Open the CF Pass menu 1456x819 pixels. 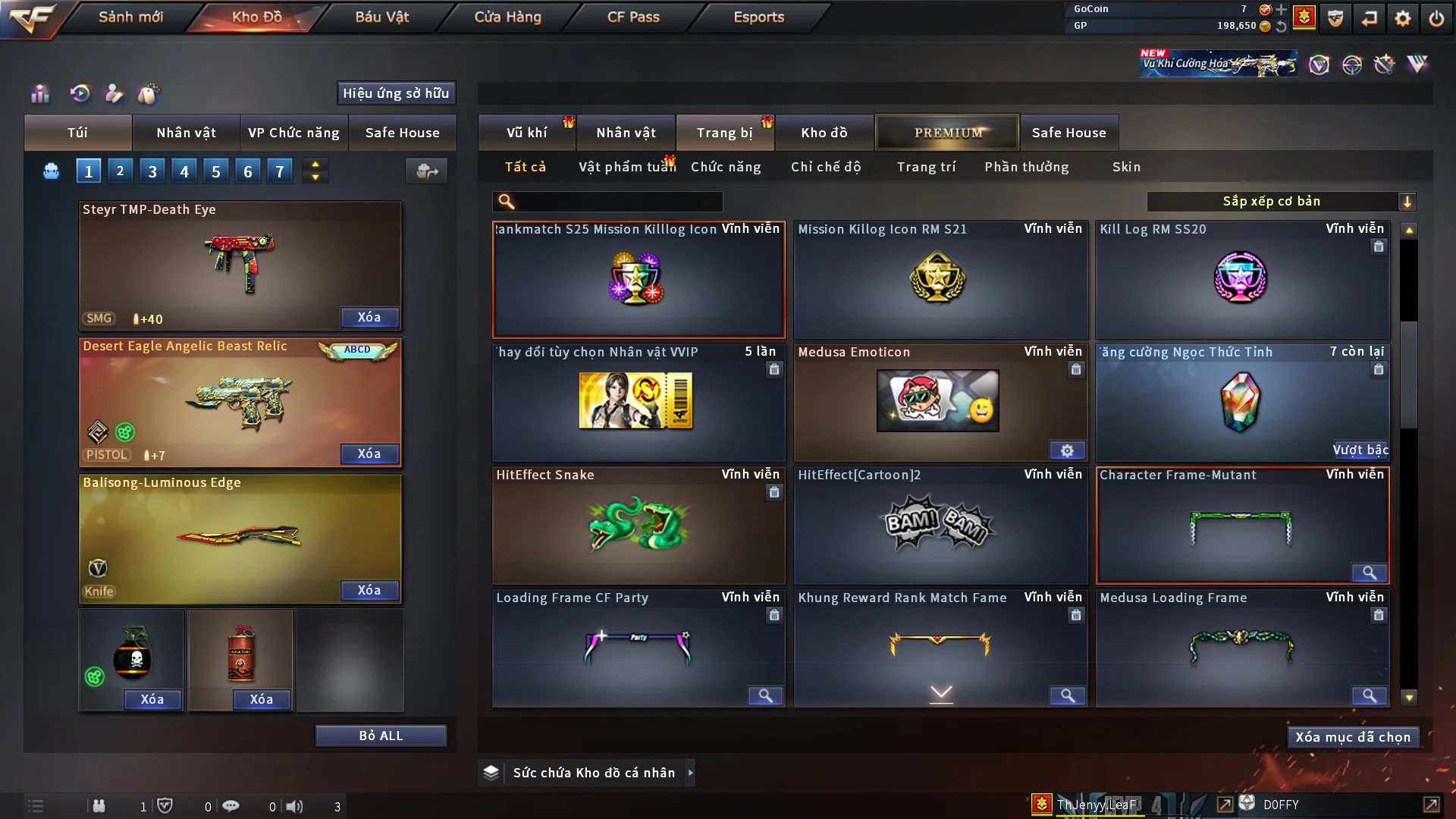tap(633, 17)
